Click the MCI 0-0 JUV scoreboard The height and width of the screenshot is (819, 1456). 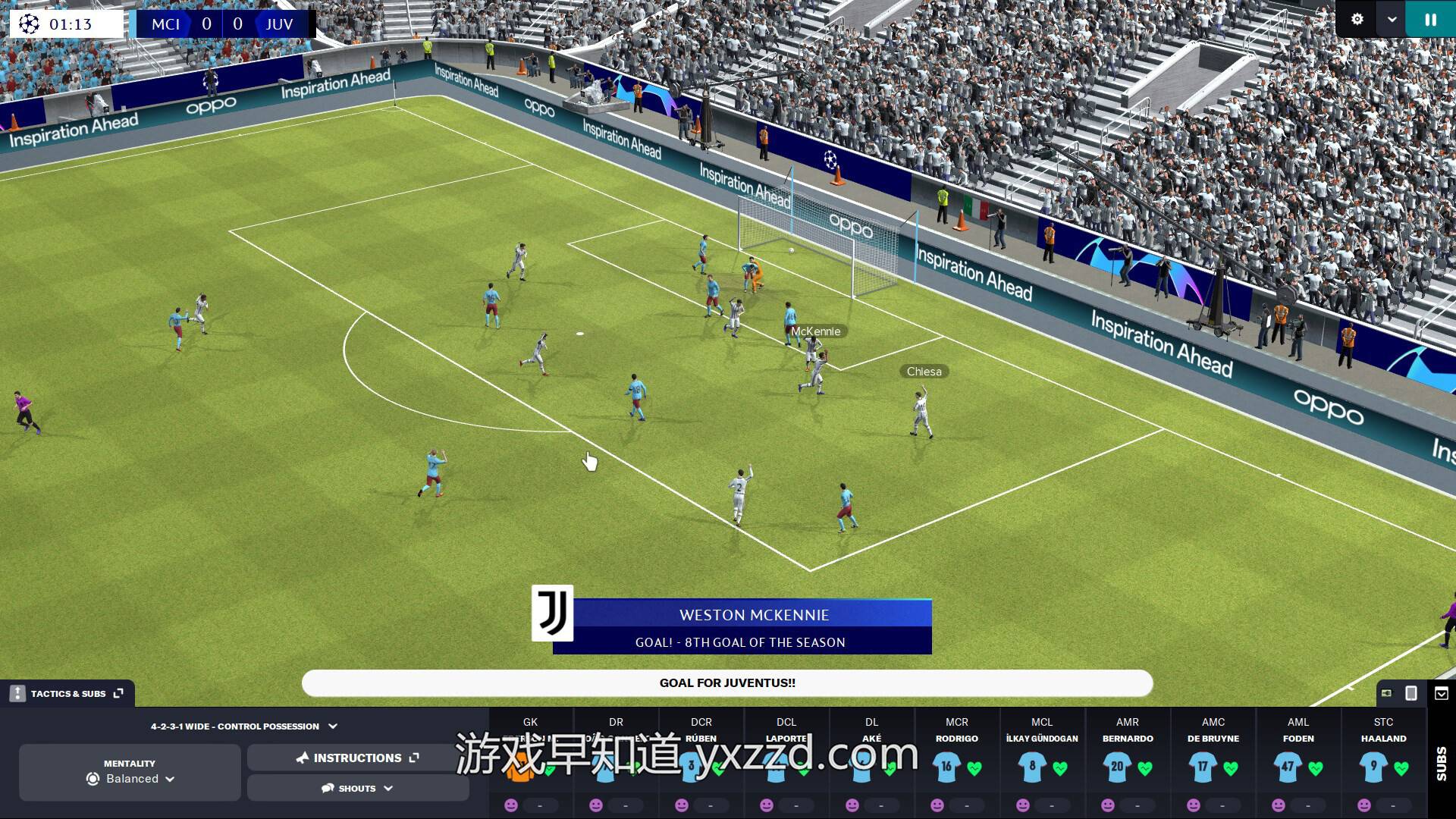click(x=222, y=24)
